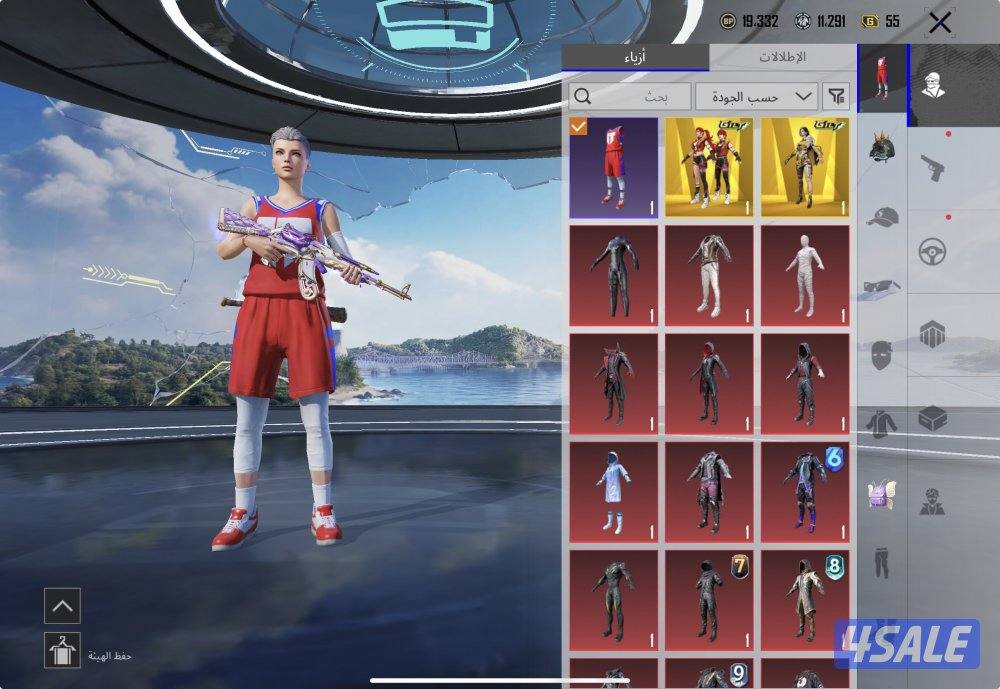
Task: Select the white mummy wrap outfit
Action: pyautogui.click(x=805, y=275)
